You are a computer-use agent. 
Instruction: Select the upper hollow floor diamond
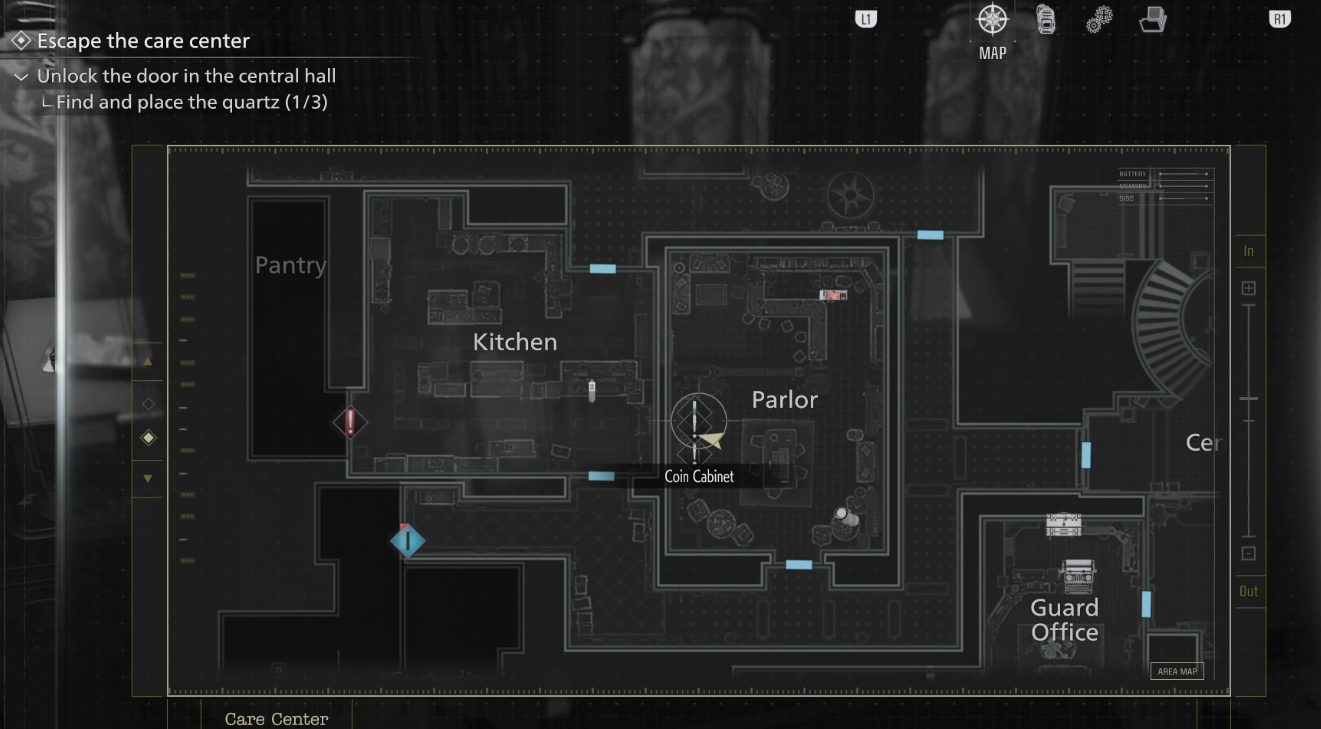click(x=148, y=404)
